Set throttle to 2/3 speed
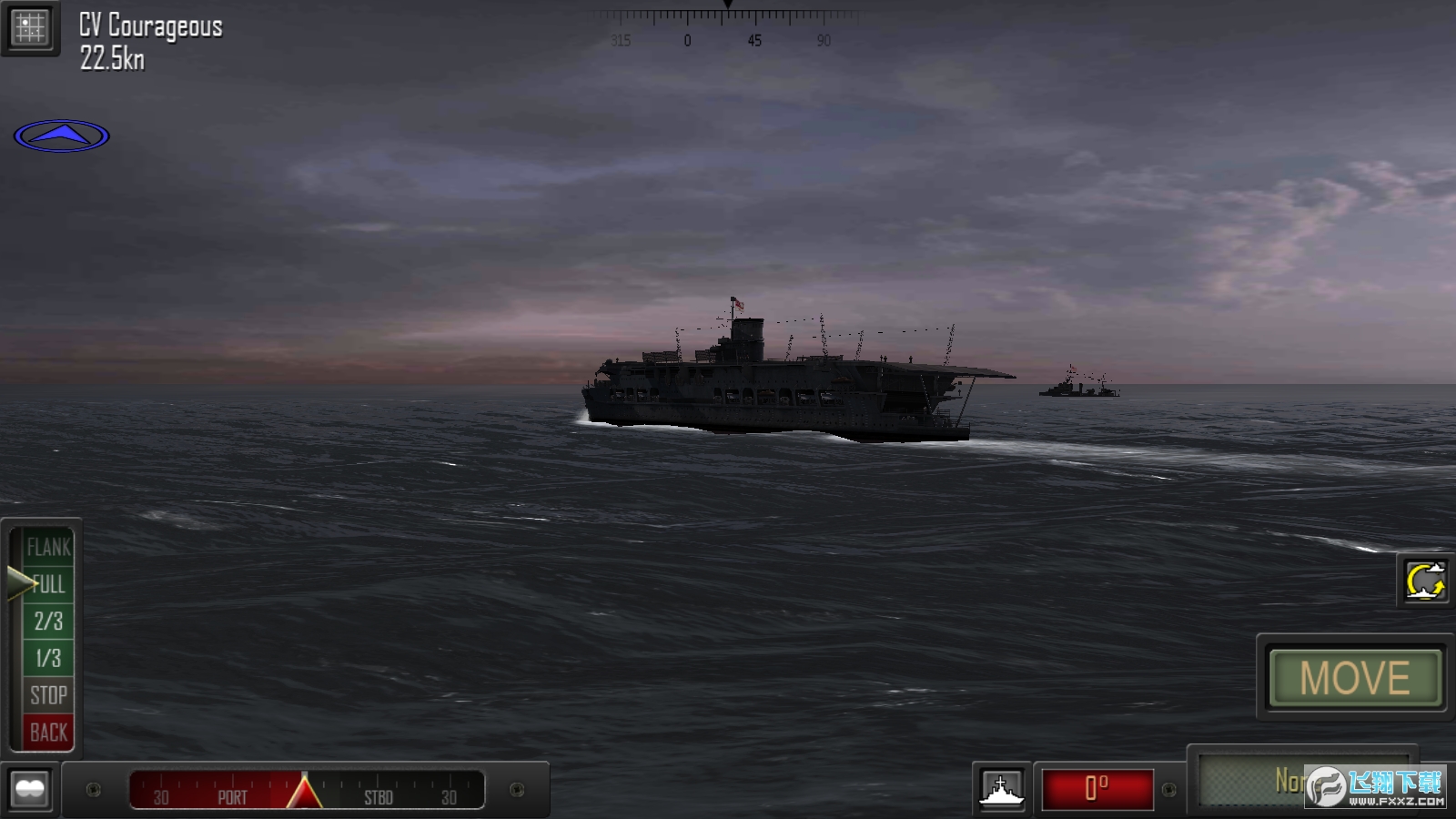Viewport: 1456px width, 819px height. pyautogui.click(x=47, y=622)
